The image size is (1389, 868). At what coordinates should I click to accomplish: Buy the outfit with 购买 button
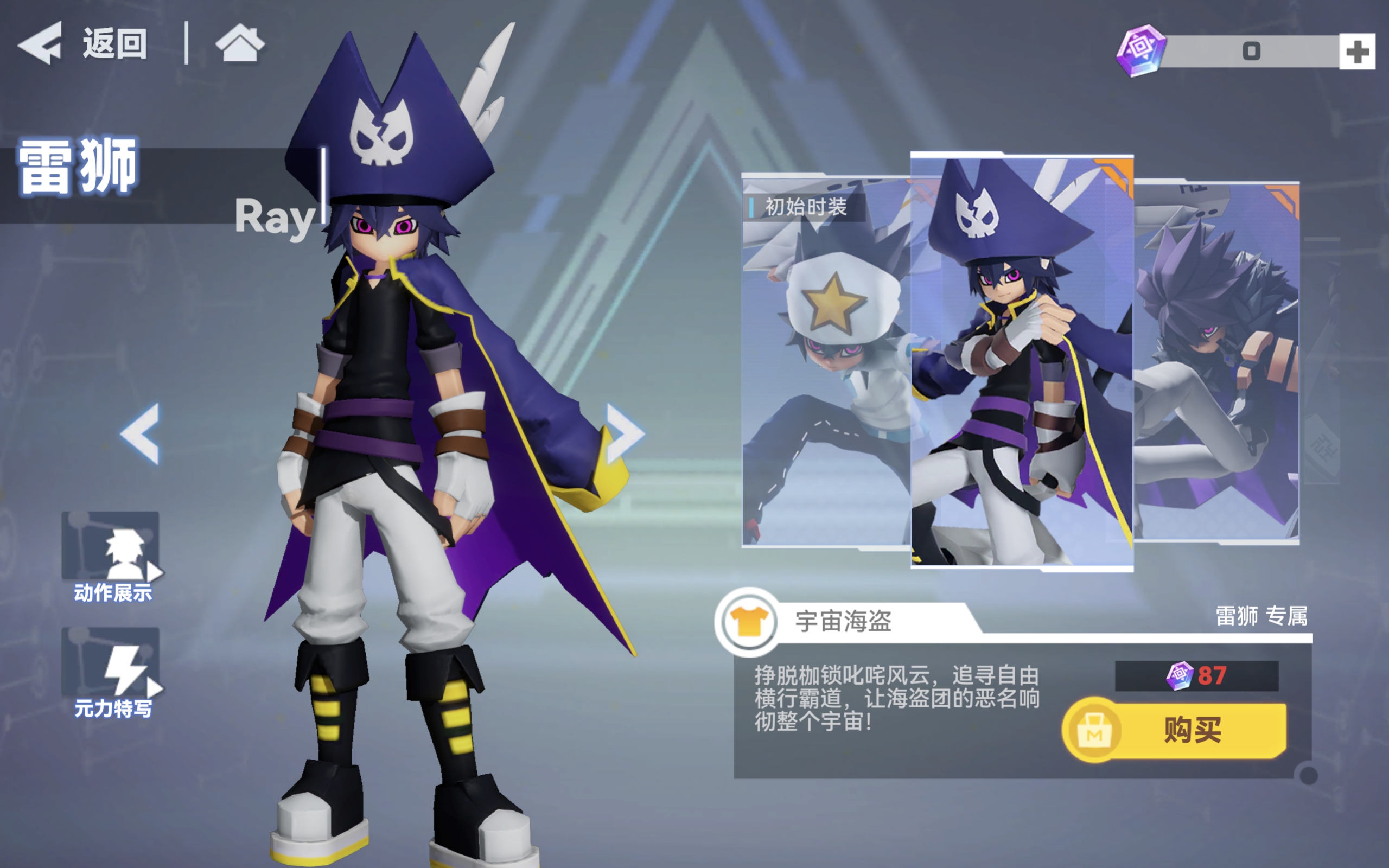pyautogui.click(x=1174, y=730)
